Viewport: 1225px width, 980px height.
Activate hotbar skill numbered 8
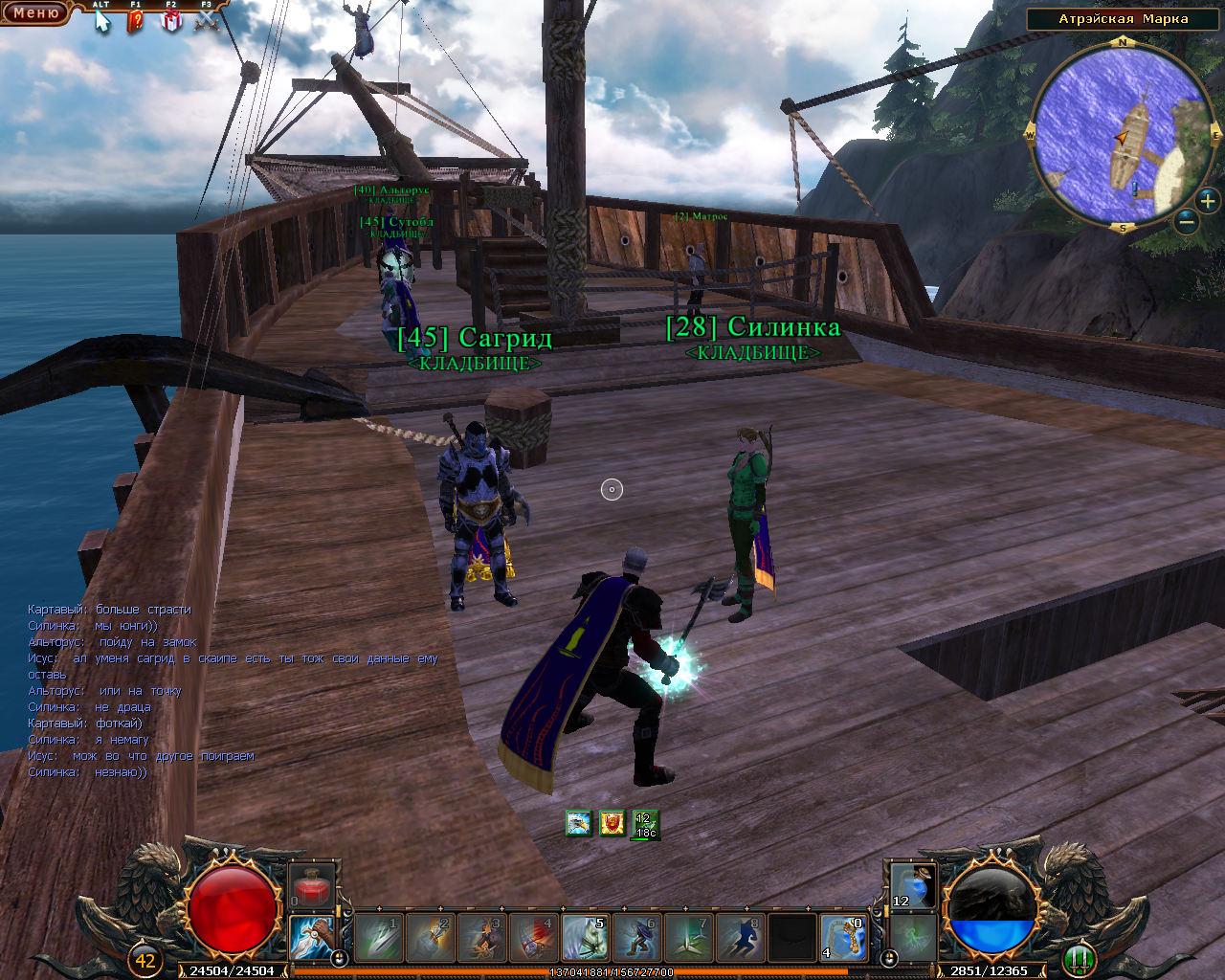point(740,938)
